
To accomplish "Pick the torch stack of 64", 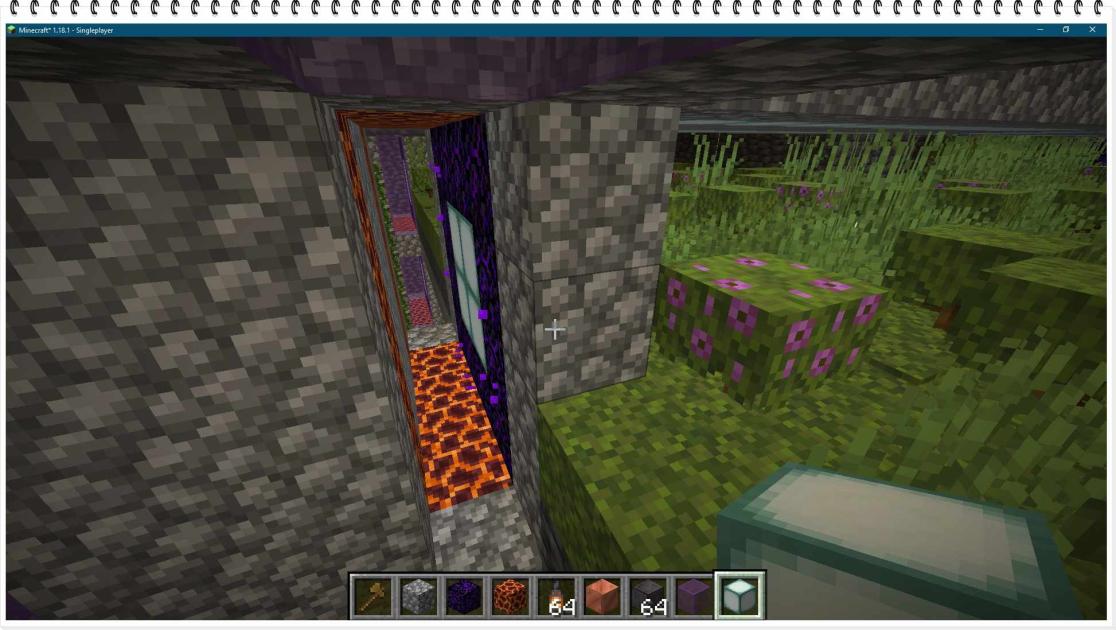I will tap(557, 596).
